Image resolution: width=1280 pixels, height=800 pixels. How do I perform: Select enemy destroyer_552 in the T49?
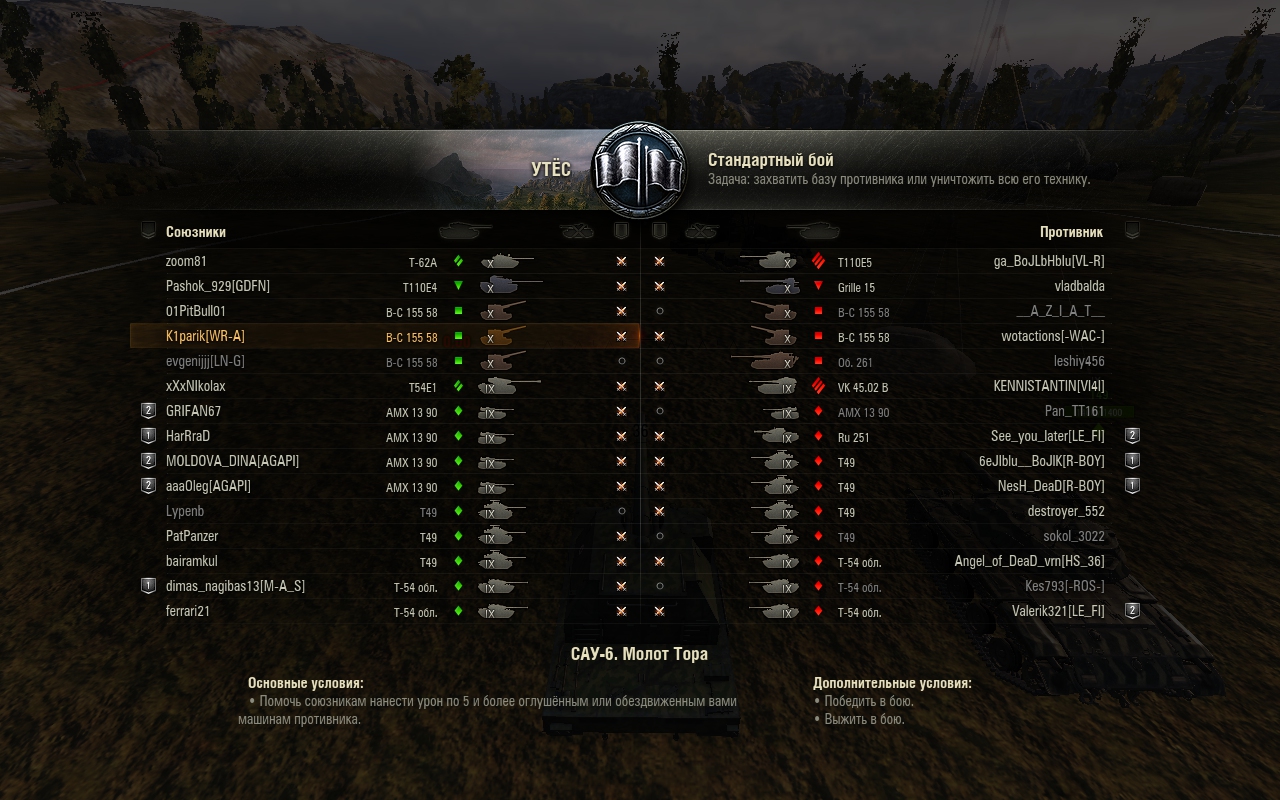1065,511
